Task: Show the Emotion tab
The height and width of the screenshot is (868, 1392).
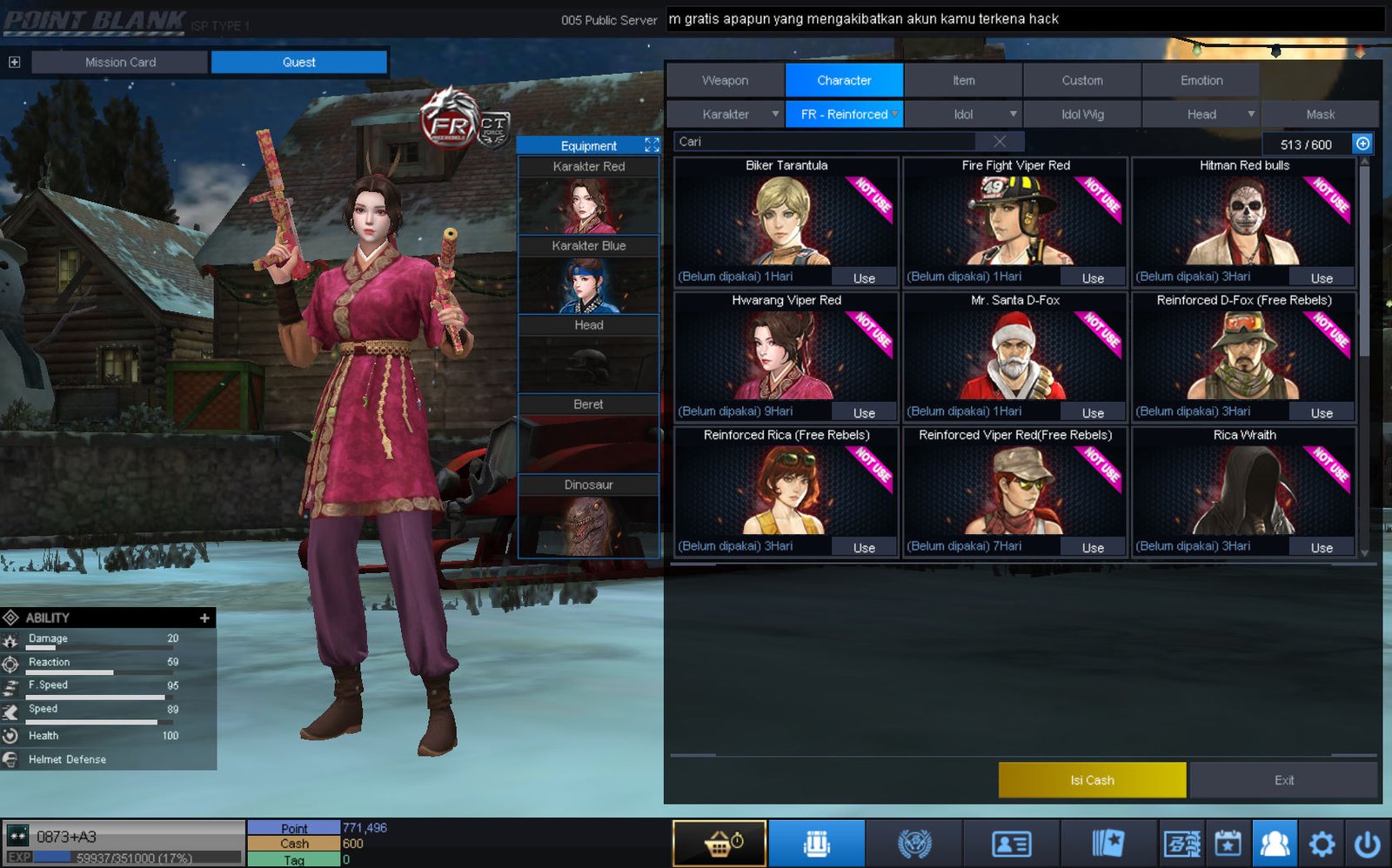Action: pos(1201,80)
